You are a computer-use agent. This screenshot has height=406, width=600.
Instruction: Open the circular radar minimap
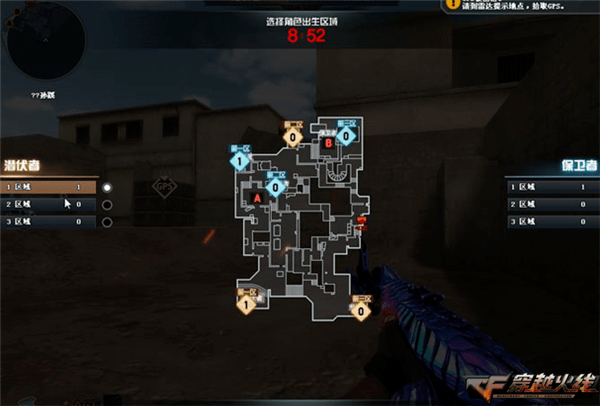click(x=44, y=43)
